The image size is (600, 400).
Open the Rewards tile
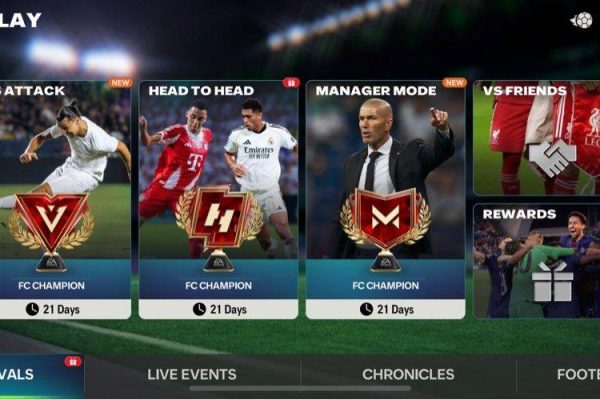click(x=536, y=260)
